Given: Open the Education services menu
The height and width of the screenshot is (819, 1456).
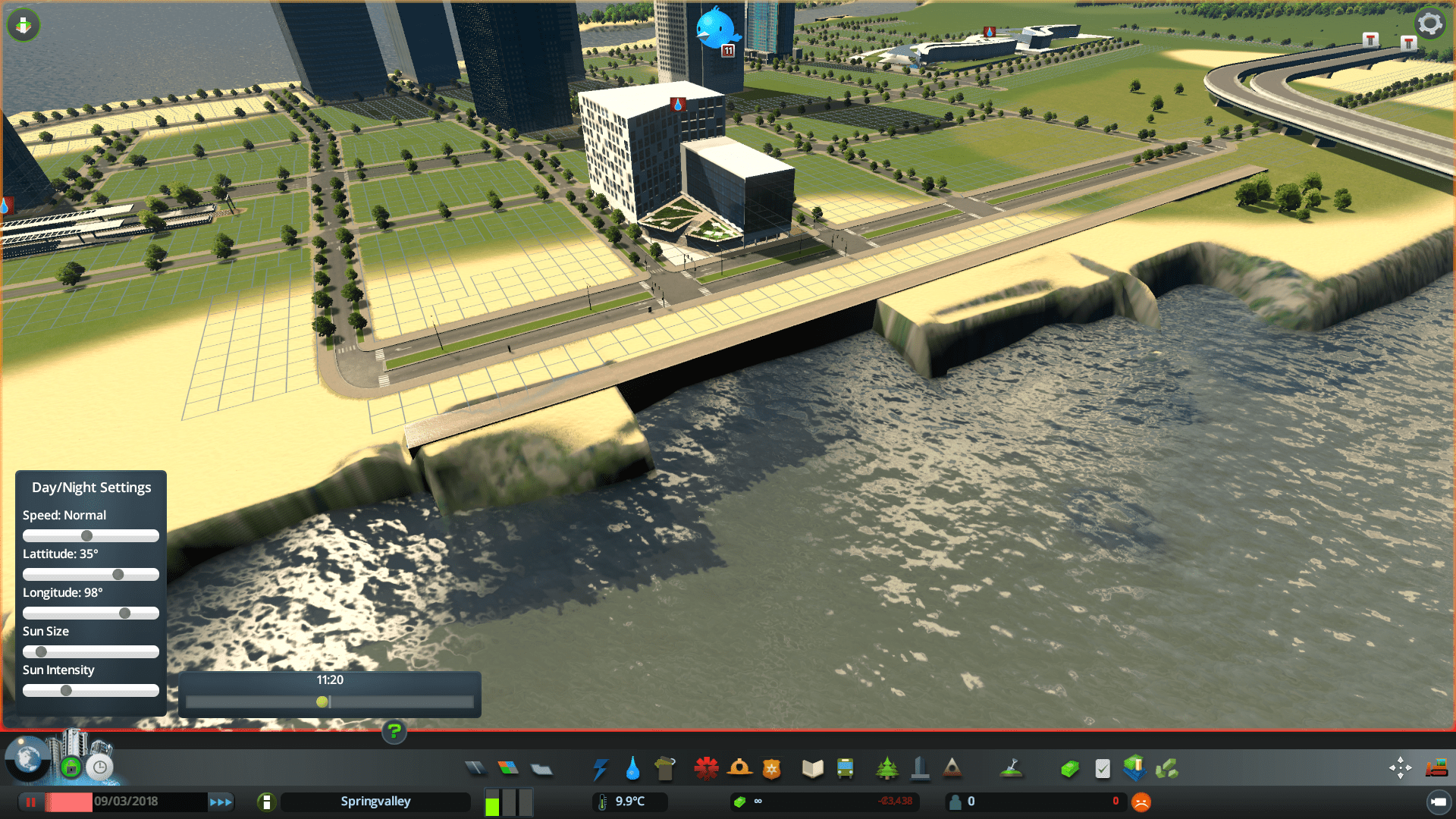Looking at the screenshot, I should pos(811,768).
